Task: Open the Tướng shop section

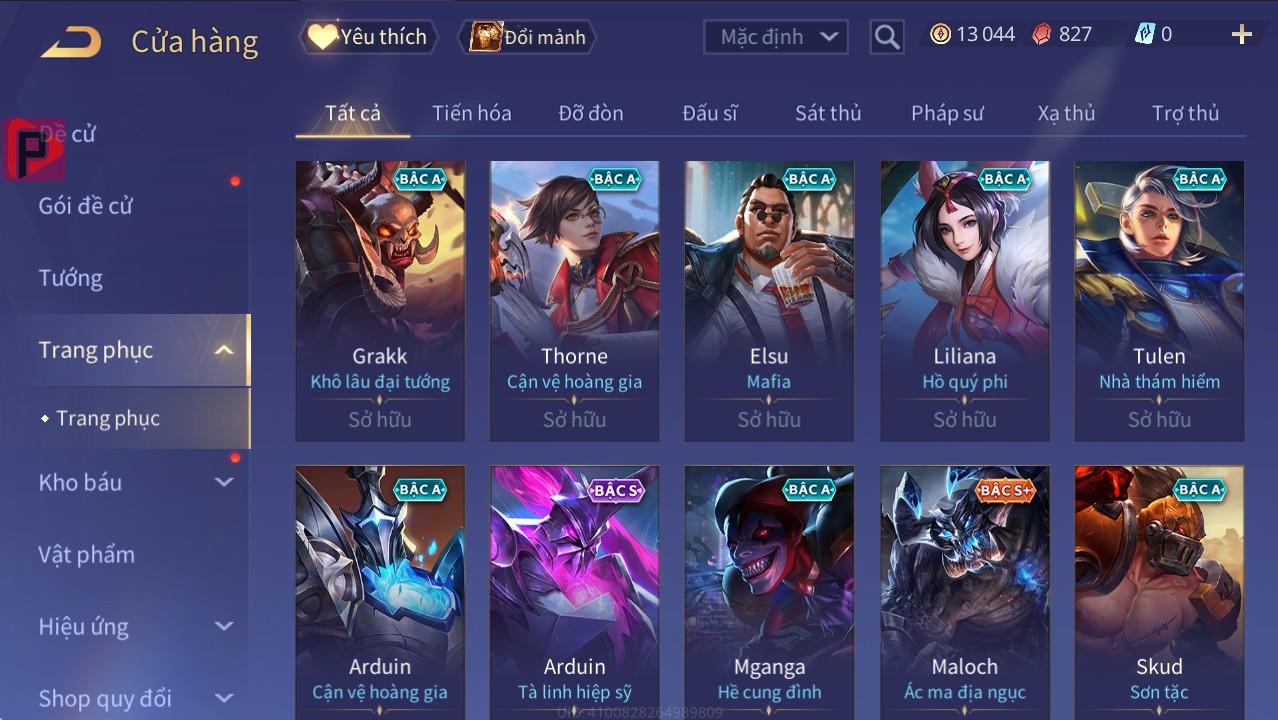Action: click(x=71, y=278)
